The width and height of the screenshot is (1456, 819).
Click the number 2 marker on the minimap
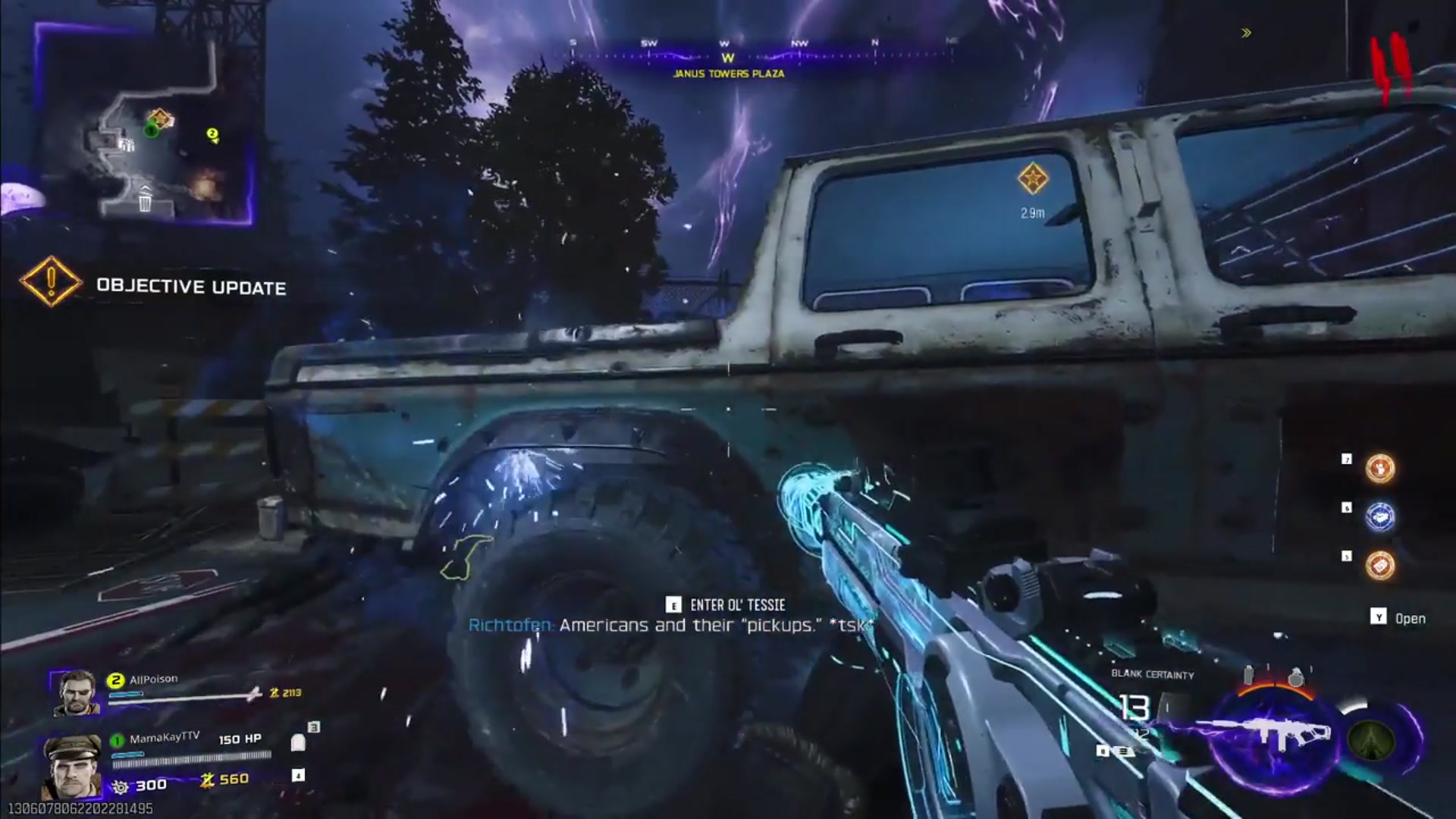(x=212, y=133)
